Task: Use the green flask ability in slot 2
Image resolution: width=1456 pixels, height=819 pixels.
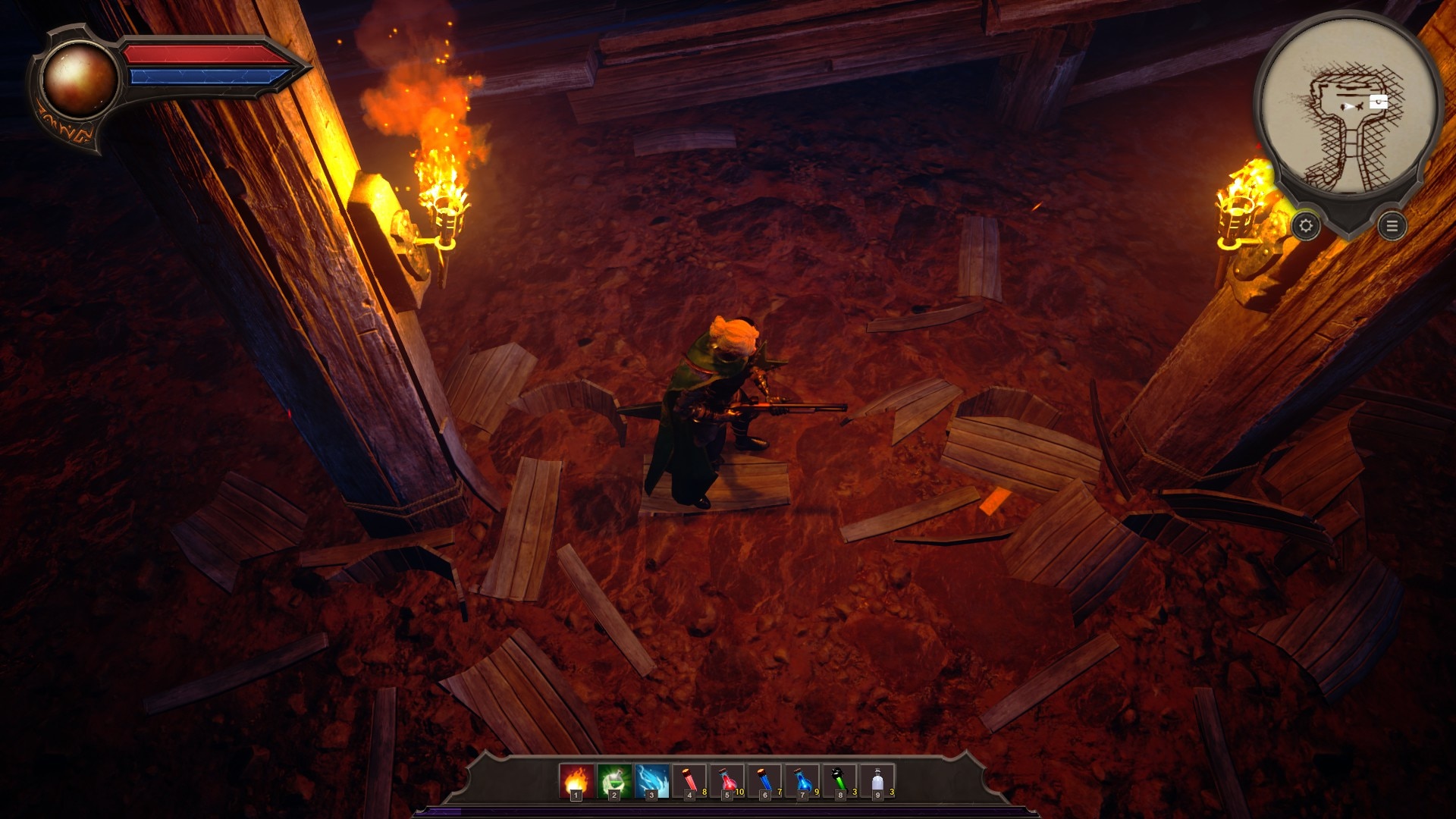Action: click(614, 781)
